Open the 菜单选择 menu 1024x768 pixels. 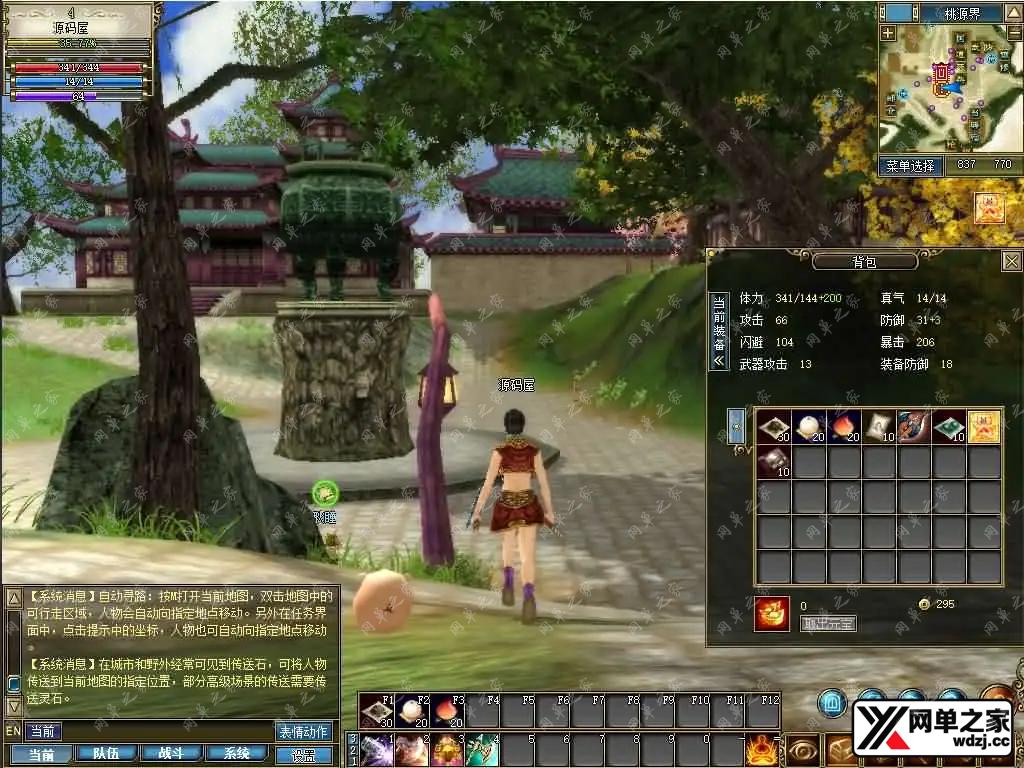[909, 165]
